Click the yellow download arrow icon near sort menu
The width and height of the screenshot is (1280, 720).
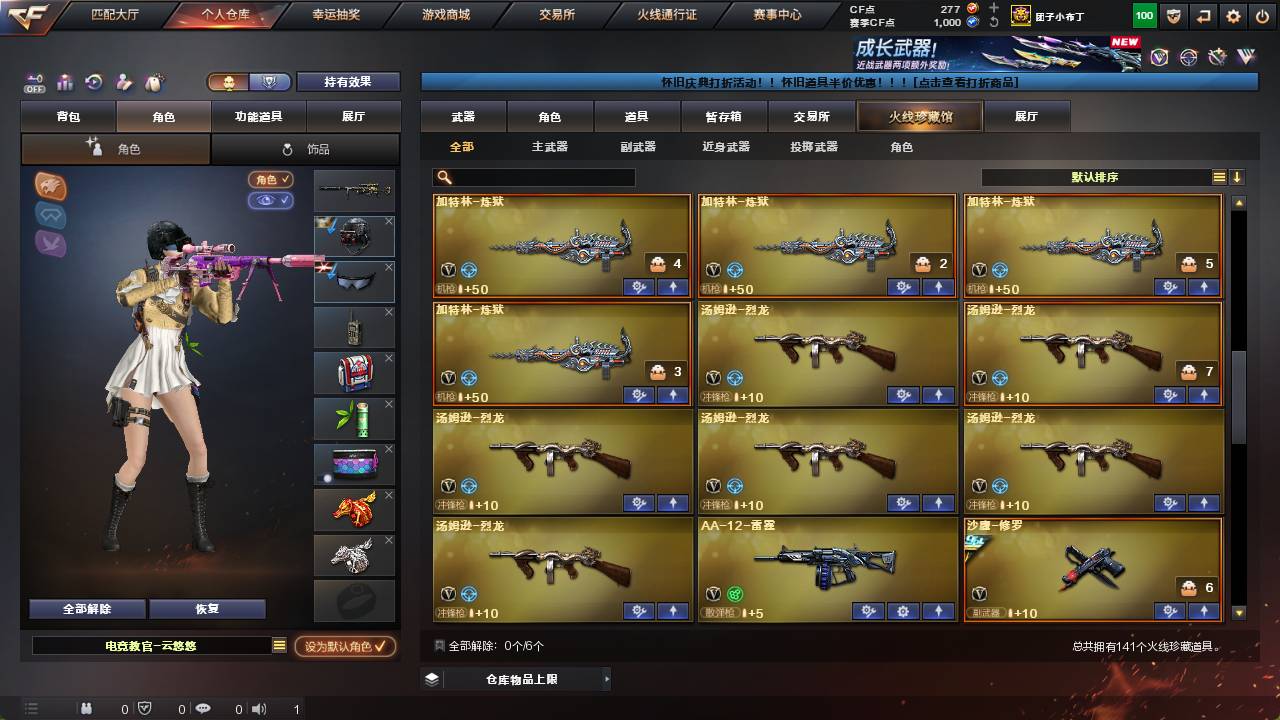1238,176
